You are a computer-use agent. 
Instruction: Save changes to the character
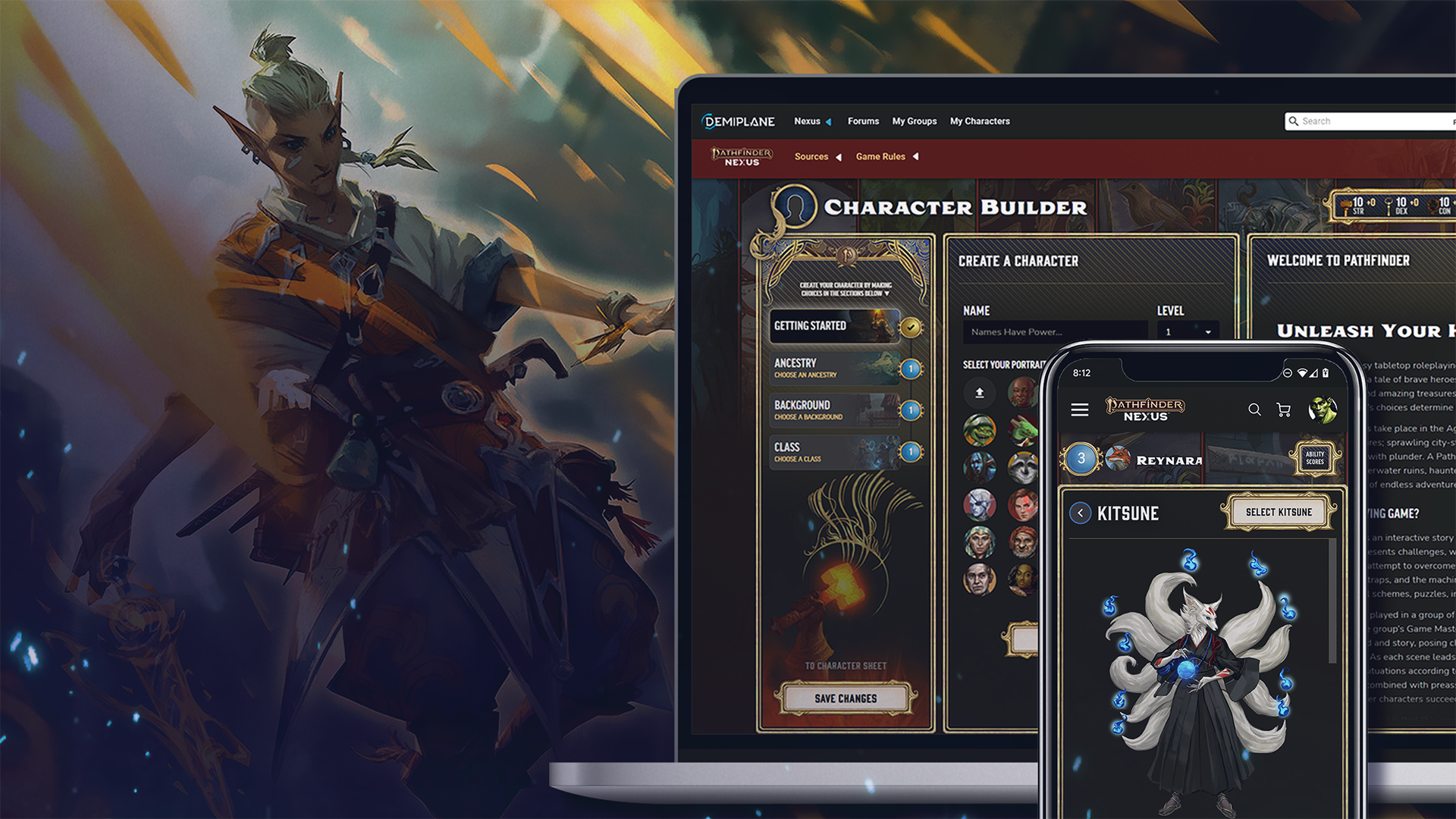pyautogui.click(x=846, y=698)
